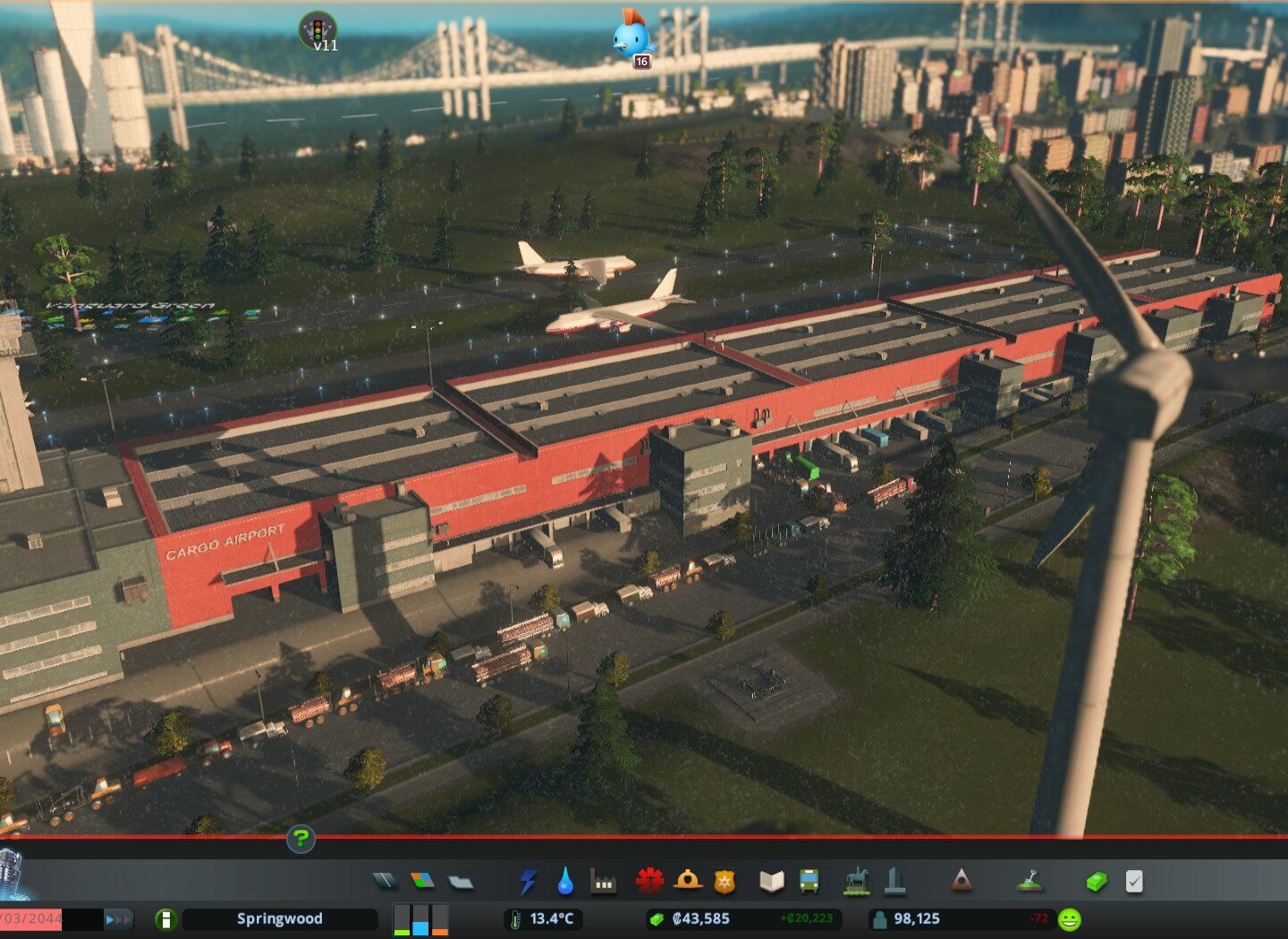Select the Police badge menu

click(x=724, y=883)
